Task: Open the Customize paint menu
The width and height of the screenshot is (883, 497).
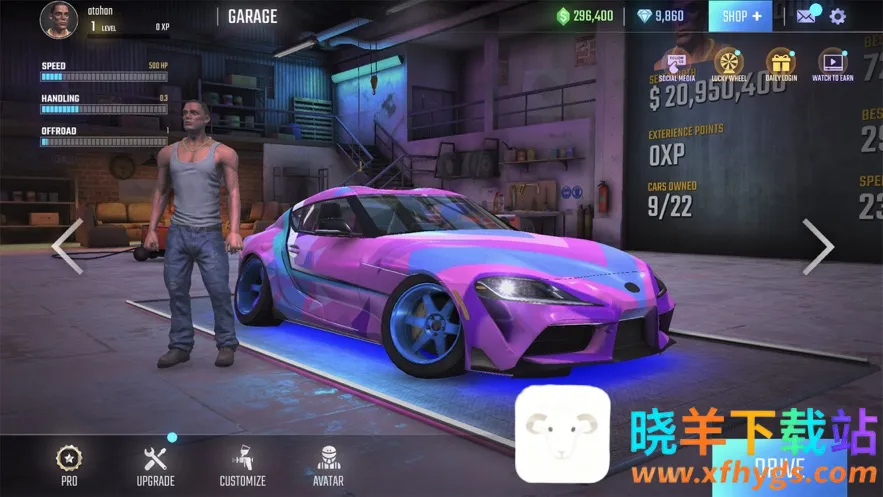Action: (x=242, y=465)
